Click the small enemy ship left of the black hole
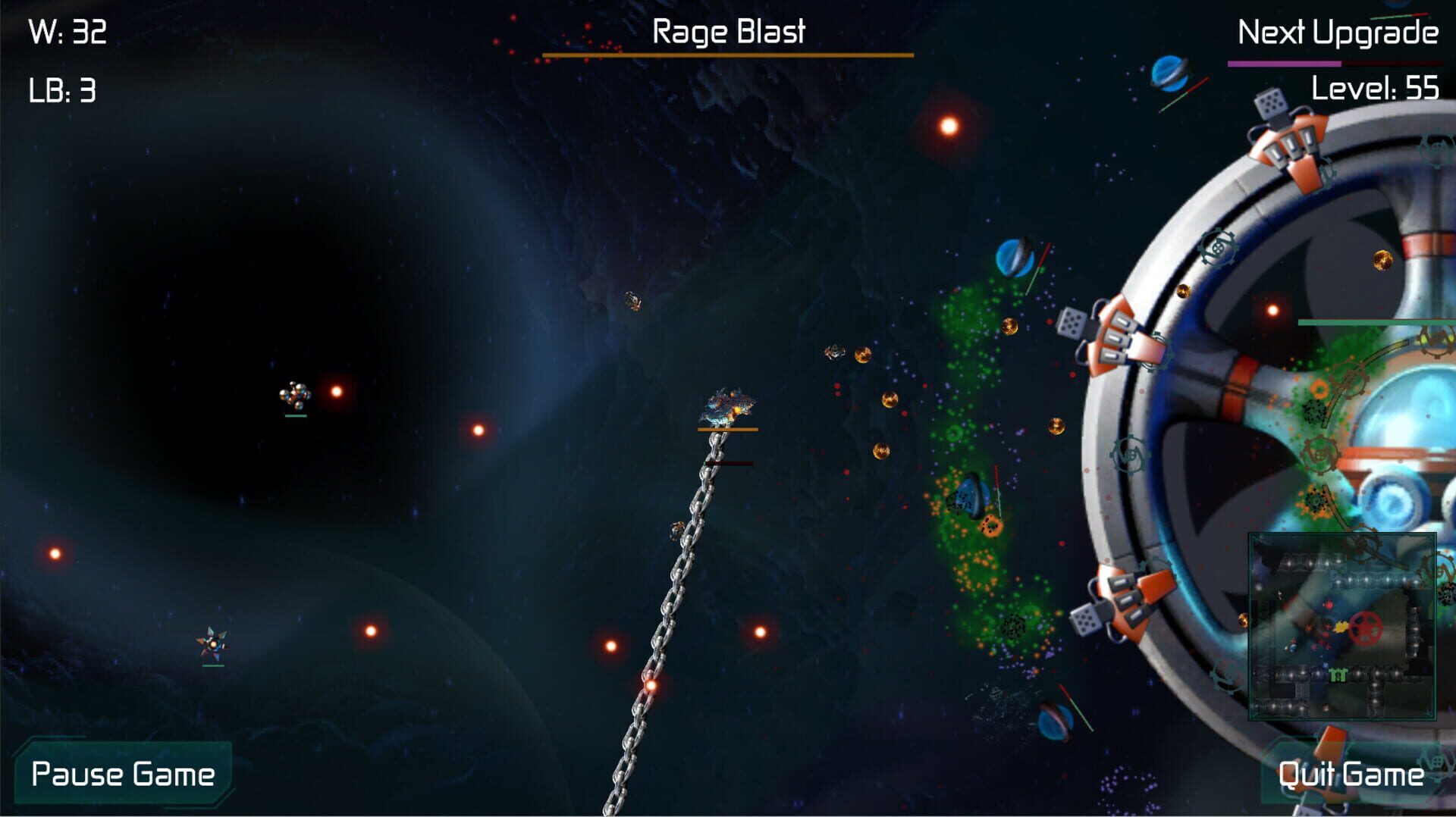This screenshot has width=1456, height=817. coord(294,393)
